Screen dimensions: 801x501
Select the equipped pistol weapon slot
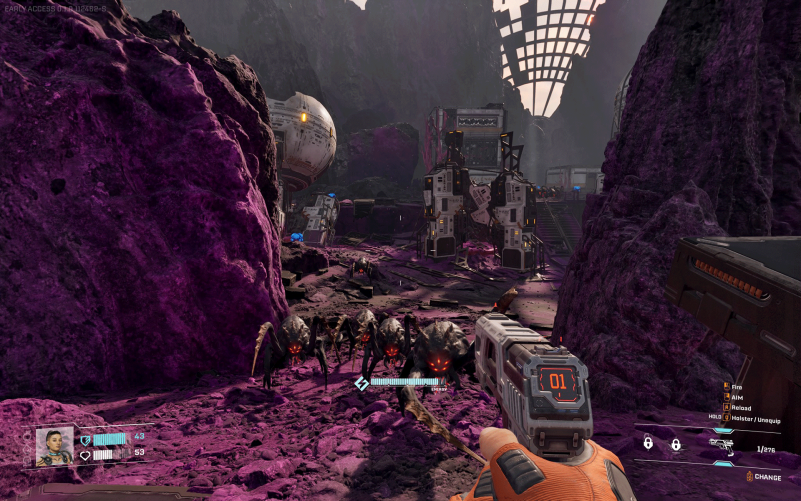pos(720,444)
